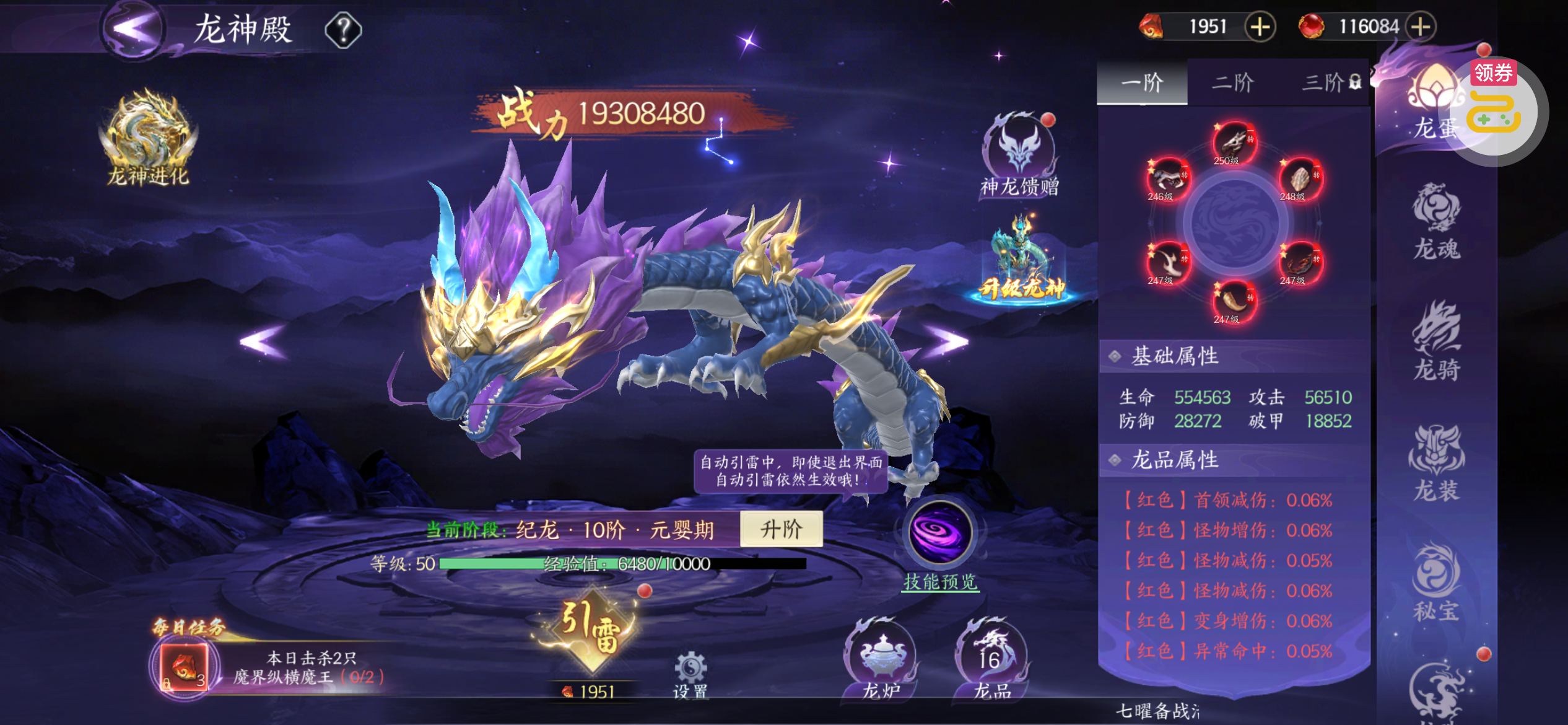Image resolution: width=1568 pixels, height=725 pixels.
Task: Switch to the 二阶 tab
Action: 1232,82
